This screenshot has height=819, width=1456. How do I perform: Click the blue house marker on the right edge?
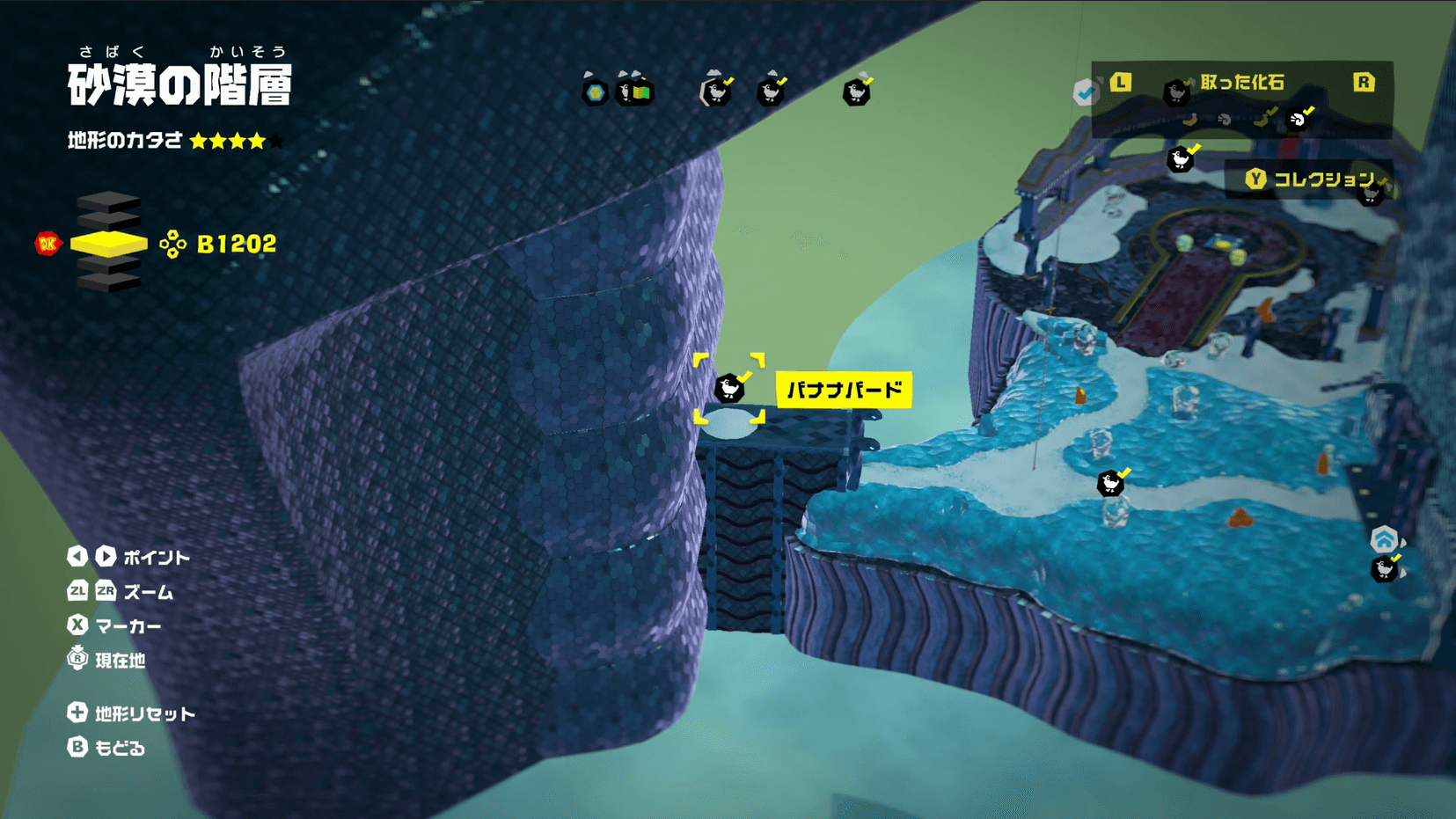[1384, 539]
